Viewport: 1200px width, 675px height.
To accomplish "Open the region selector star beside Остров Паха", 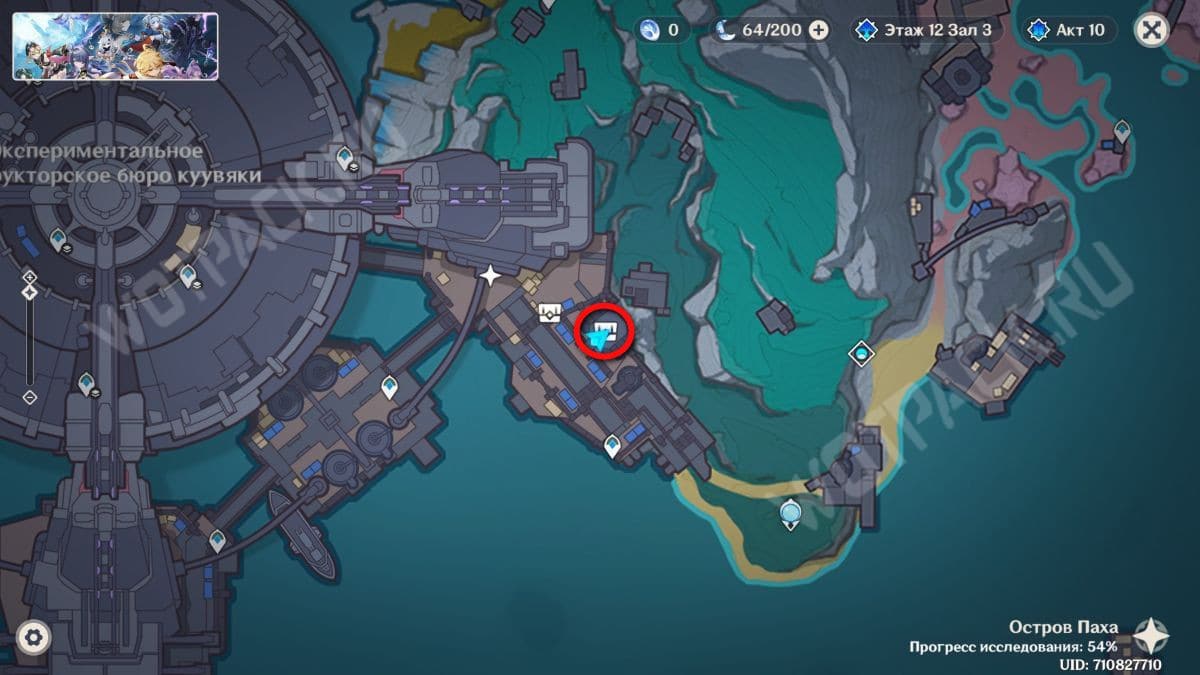I will click(x=1151, y=635).
